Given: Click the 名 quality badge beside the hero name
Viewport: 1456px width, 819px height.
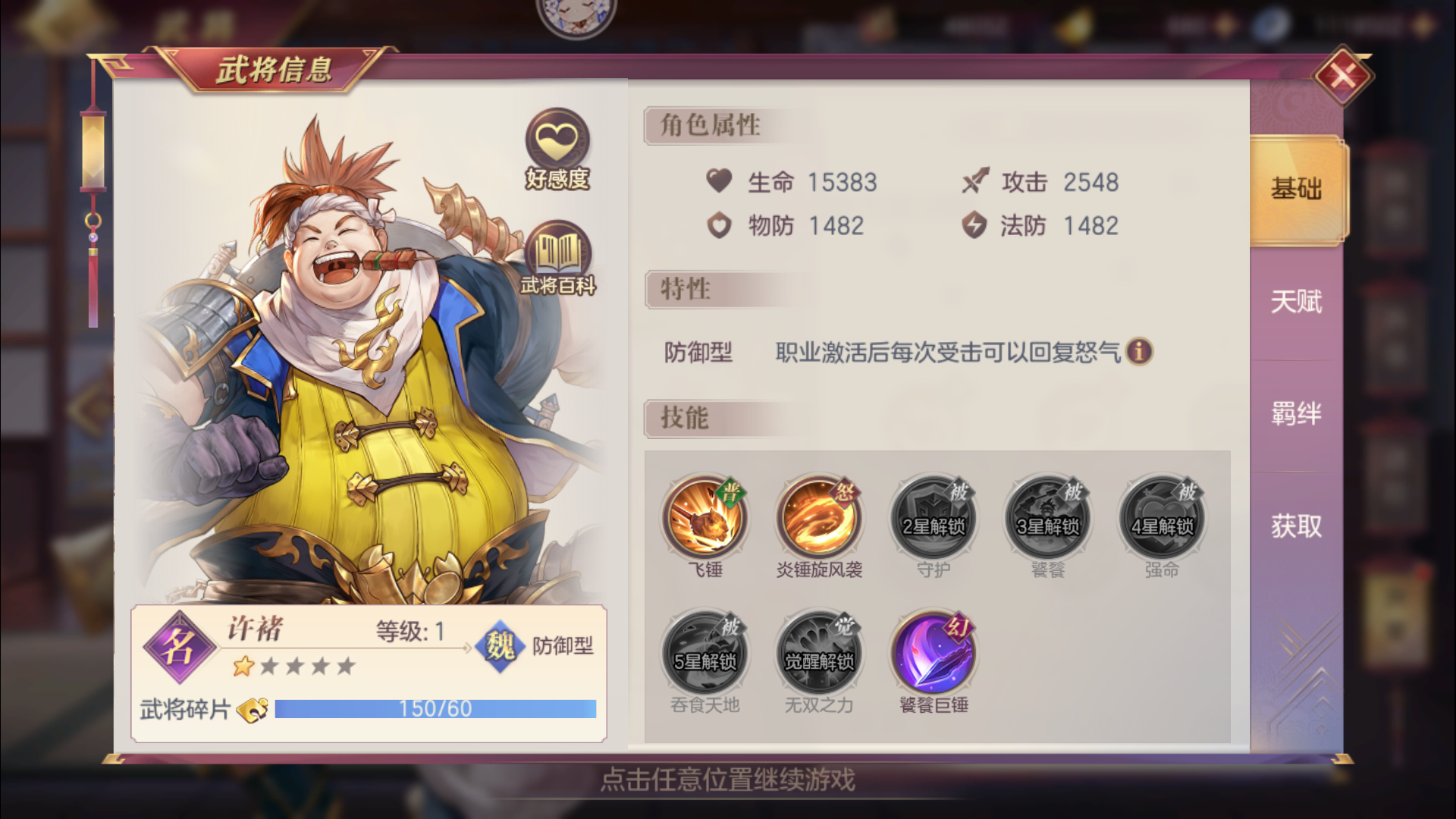Looking at the screenshot, I should pyautogui.click(x=182, y=648).
